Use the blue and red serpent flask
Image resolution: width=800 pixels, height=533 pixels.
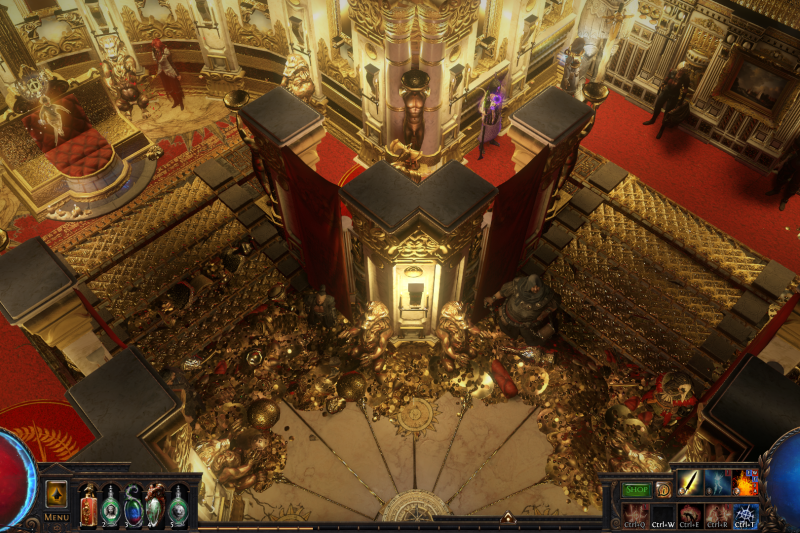[133, 504]
